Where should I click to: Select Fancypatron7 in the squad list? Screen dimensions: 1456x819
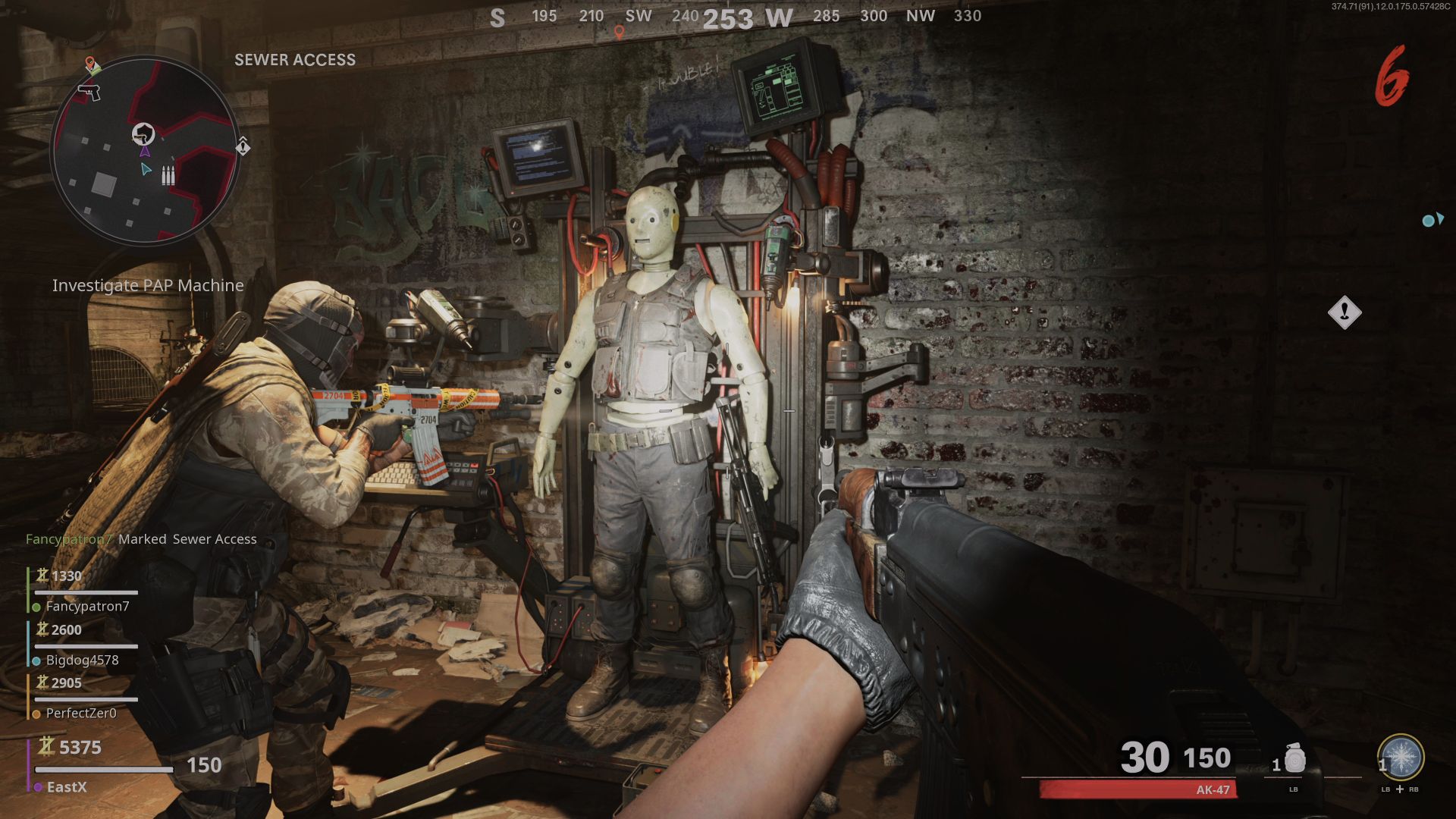coord(87,607)
